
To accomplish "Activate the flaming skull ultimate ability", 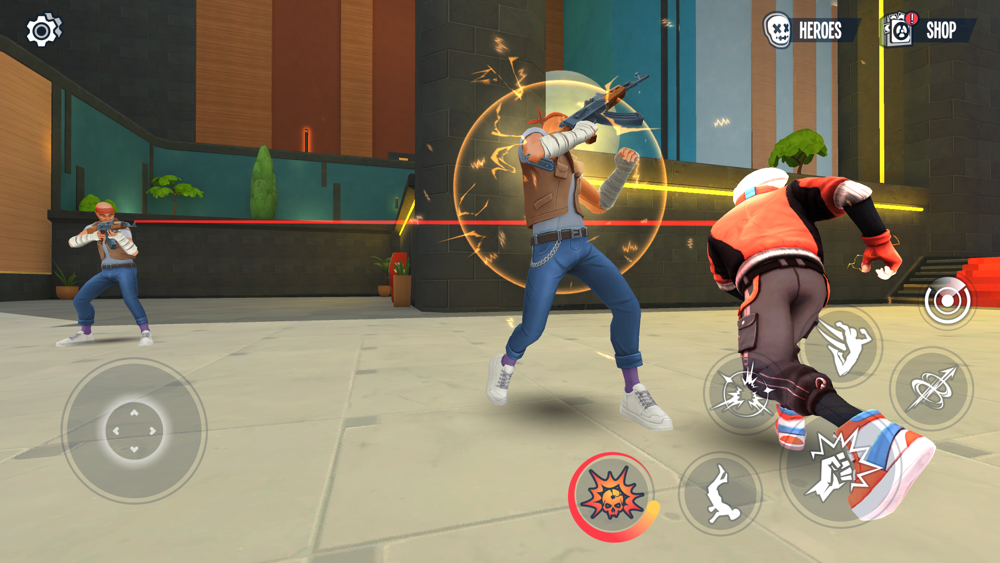I will pos(614,496).
